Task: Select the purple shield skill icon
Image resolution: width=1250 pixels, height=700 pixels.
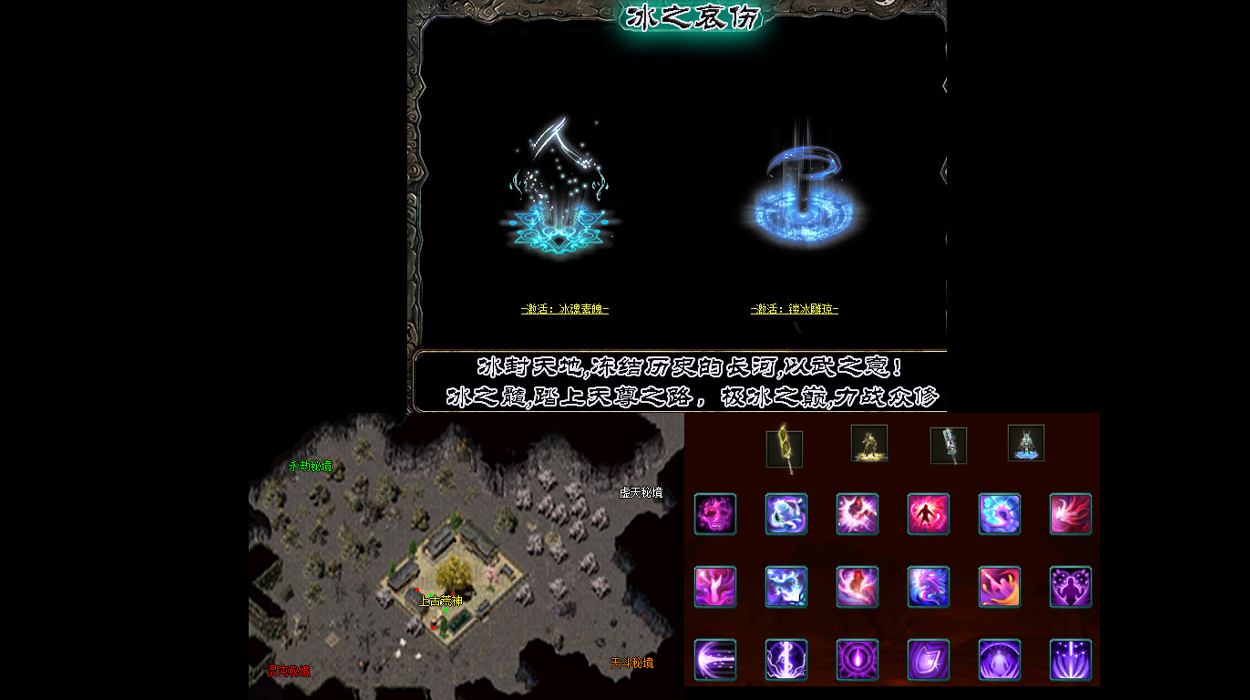Action: [x=928, y=660]
